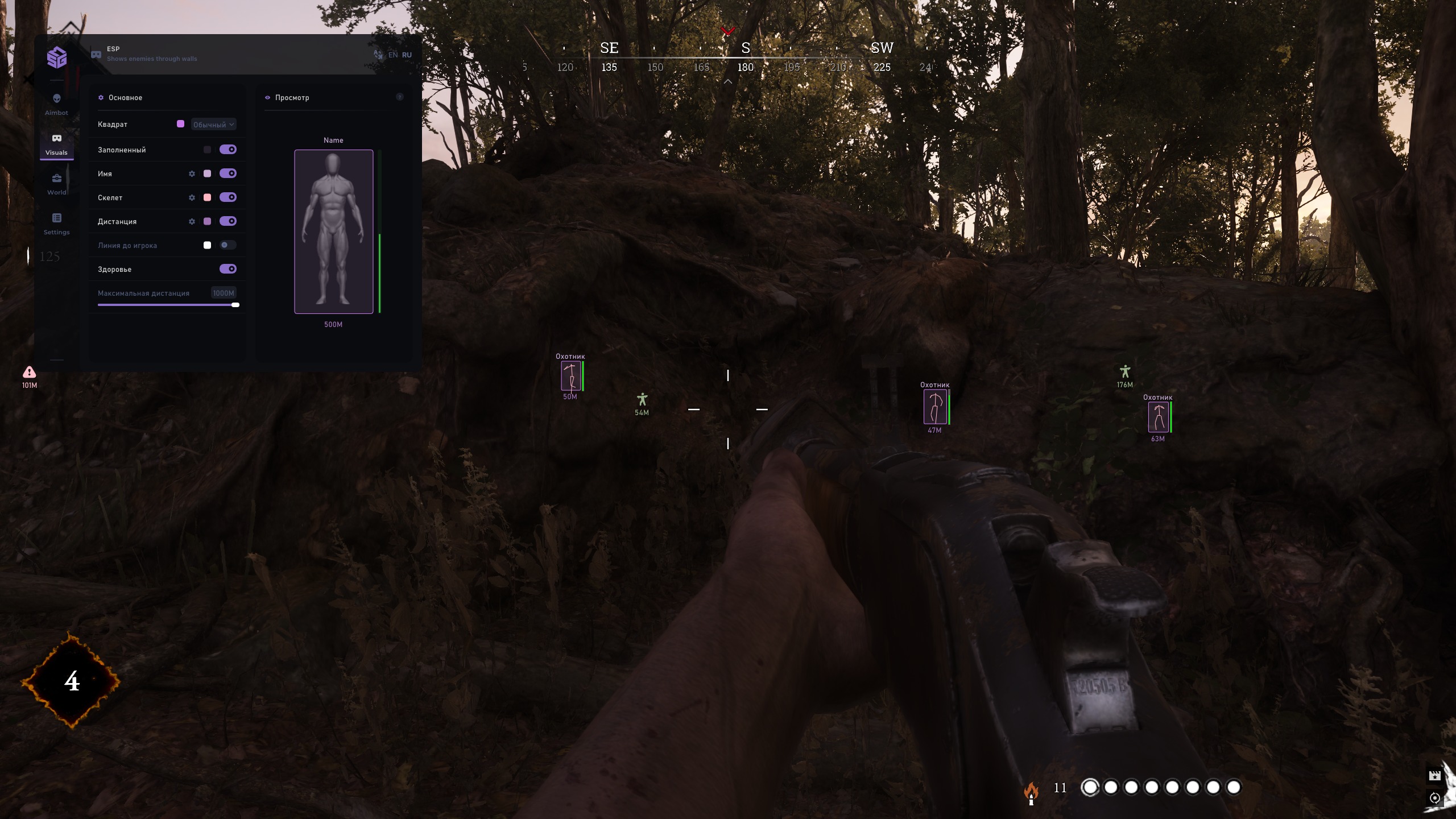Open the gear settings next to Имя
Viewport: 1456px width, 819px height.
tap(192, 173)
